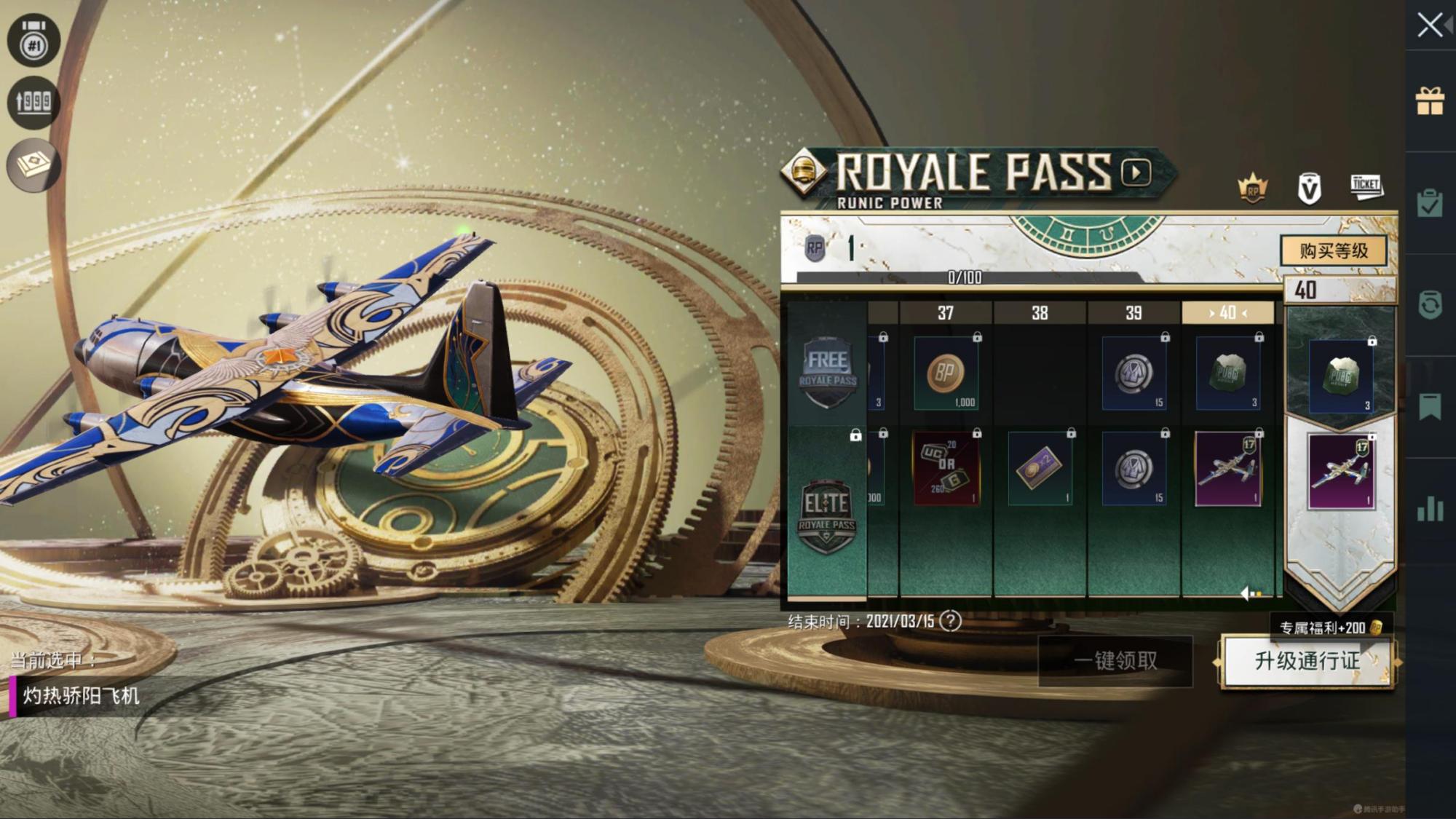The image size is (1456, 819).
Task: Show the end time help question mark
Action: [x=950, y=621]
